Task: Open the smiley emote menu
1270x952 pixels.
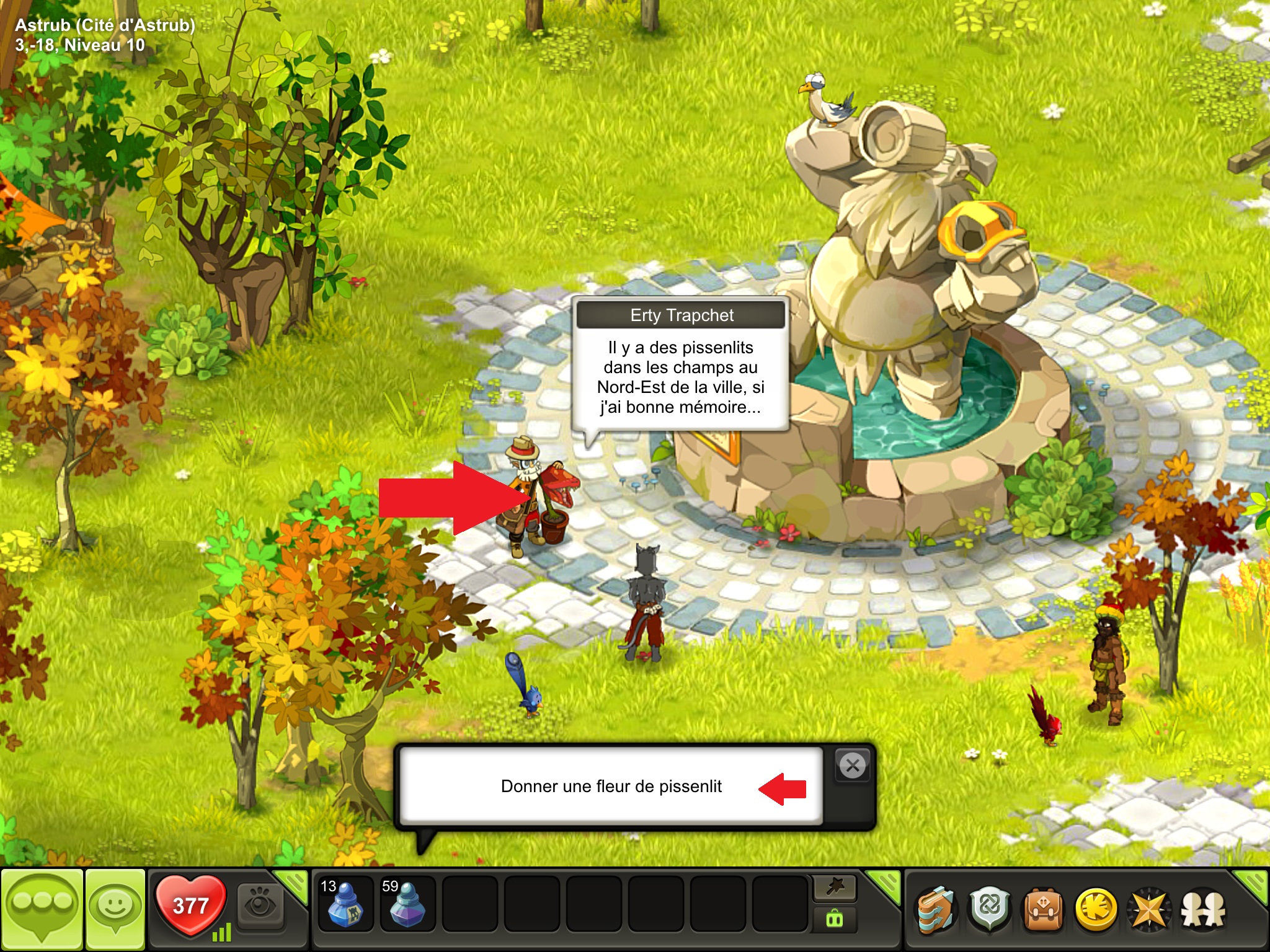Action: click(115, 909)
